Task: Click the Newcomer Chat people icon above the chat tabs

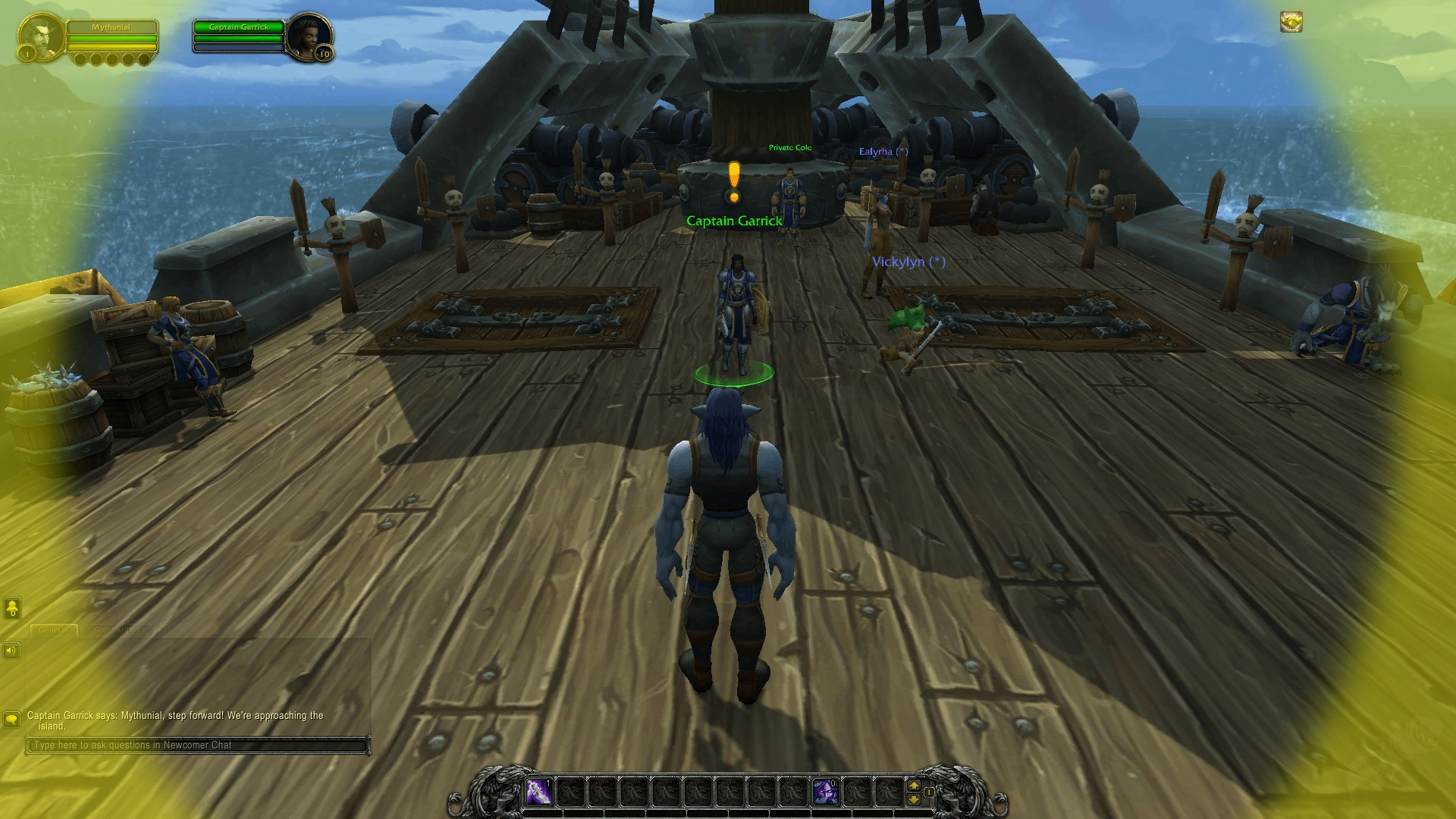Action: (12, 607)
